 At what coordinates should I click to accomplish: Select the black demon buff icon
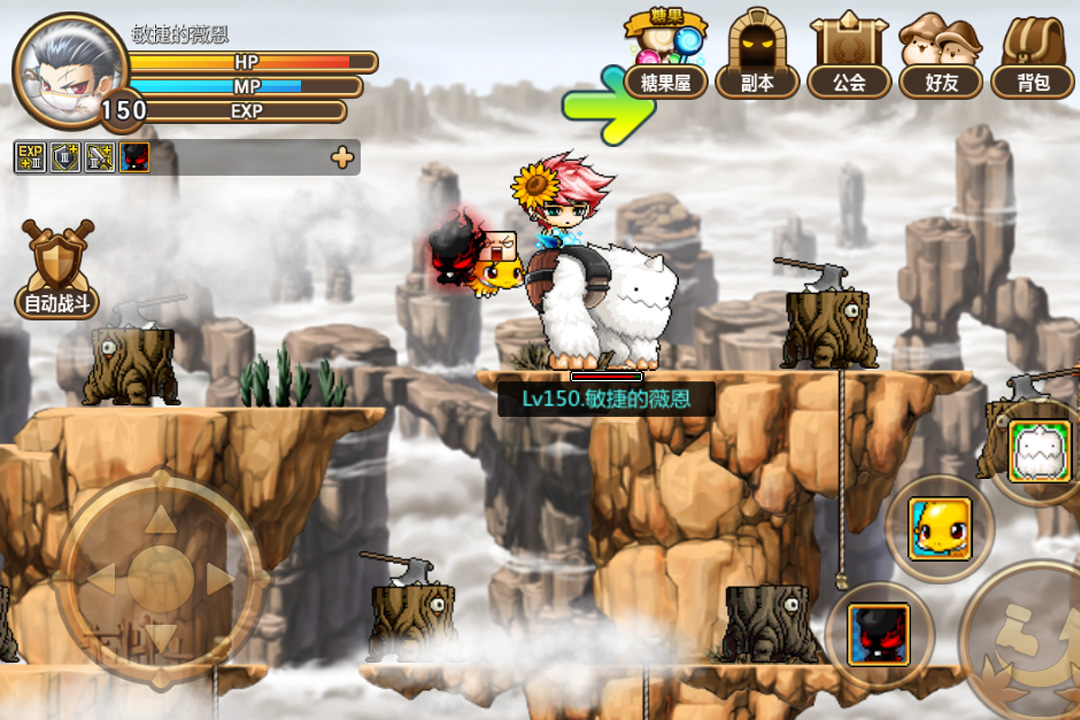click(134, 157)
